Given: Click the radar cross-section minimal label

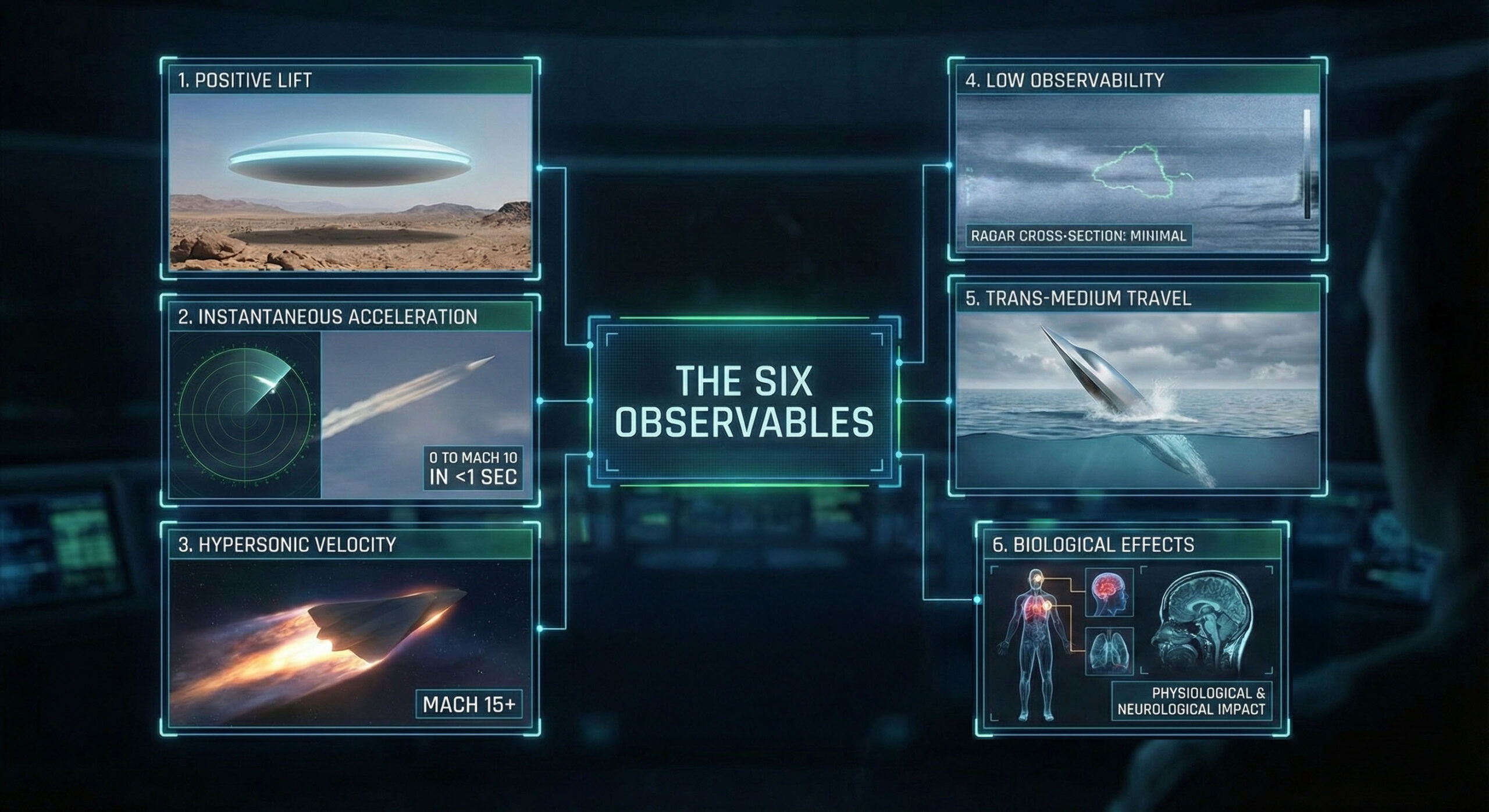Looking at the screenshot, I should tap(1078, 236).
